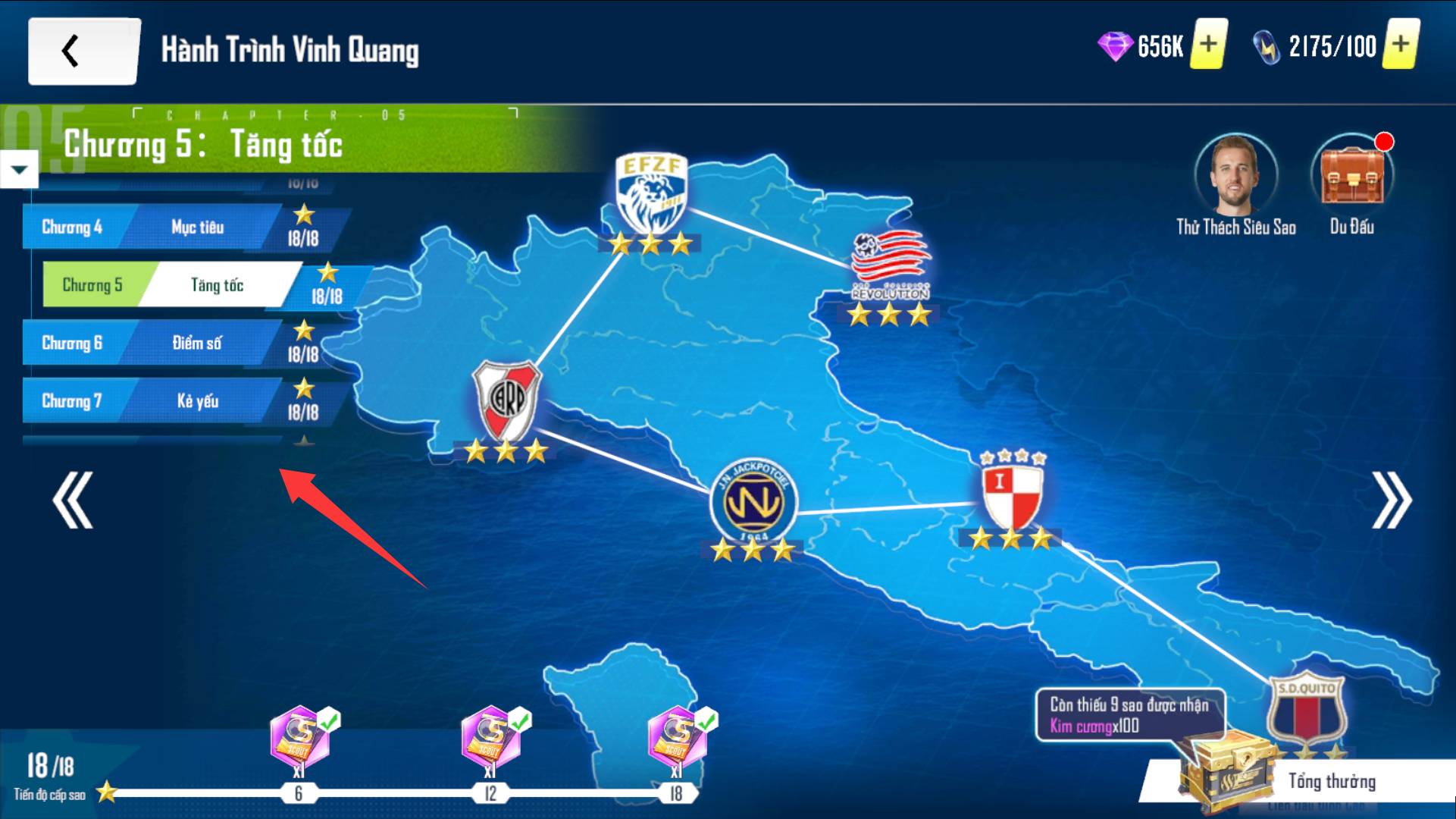View the 6-star scout card reward

(x=299, y=737)
